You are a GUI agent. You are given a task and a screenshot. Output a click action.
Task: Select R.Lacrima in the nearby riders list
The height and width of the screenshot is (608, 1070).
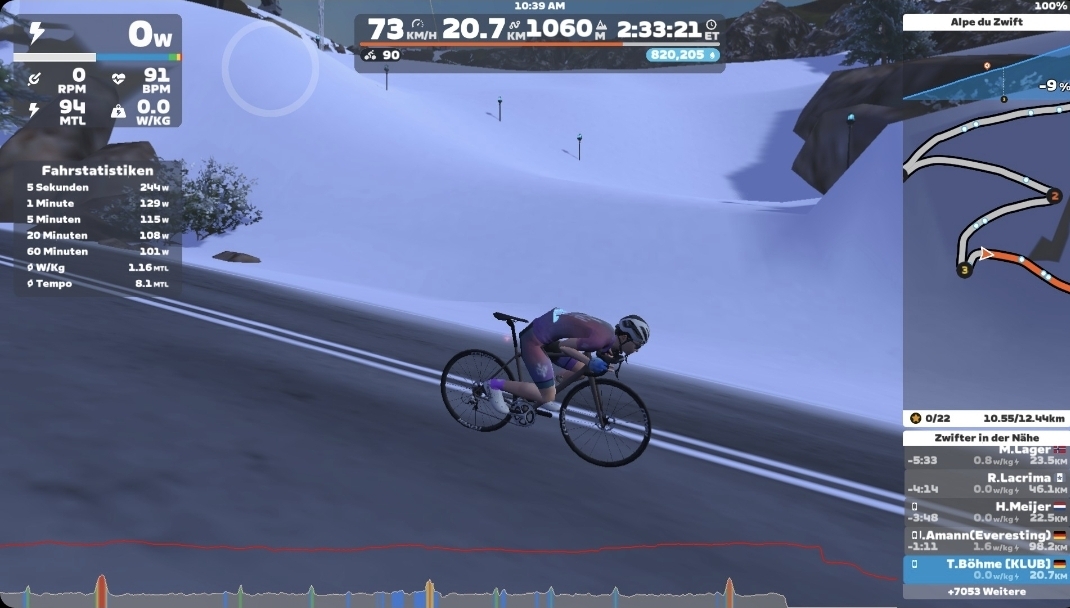point(986,484)
